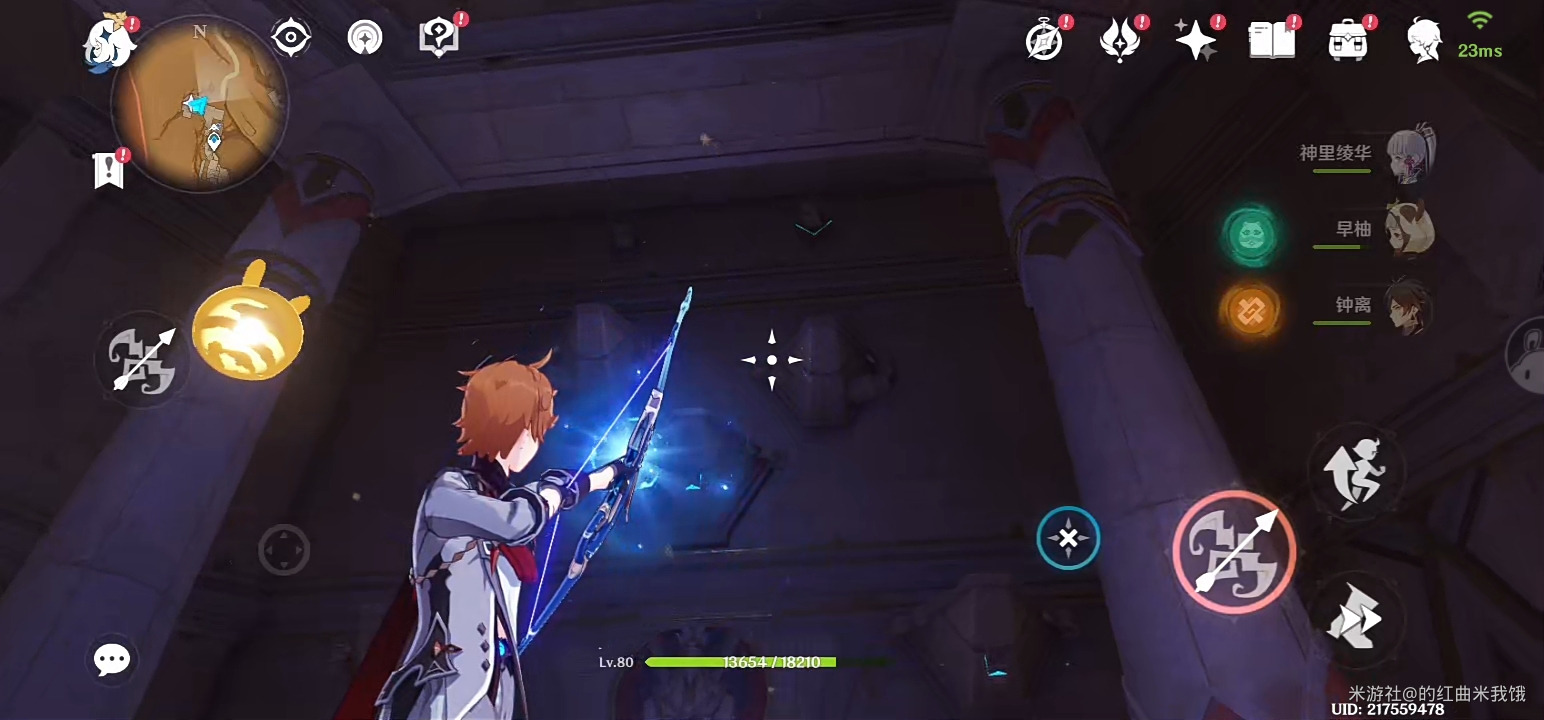This screenshot has width=1544, height=720.
Task: Open the character screen silhouette icon
Action: tap(1423, 41)
